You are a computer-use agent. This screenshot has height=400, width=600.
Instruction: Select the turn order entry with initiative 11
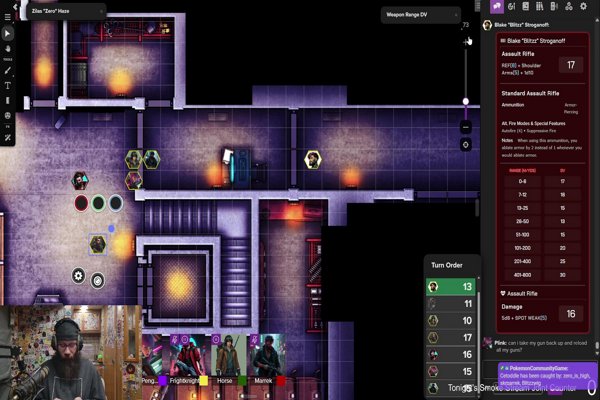452,303
